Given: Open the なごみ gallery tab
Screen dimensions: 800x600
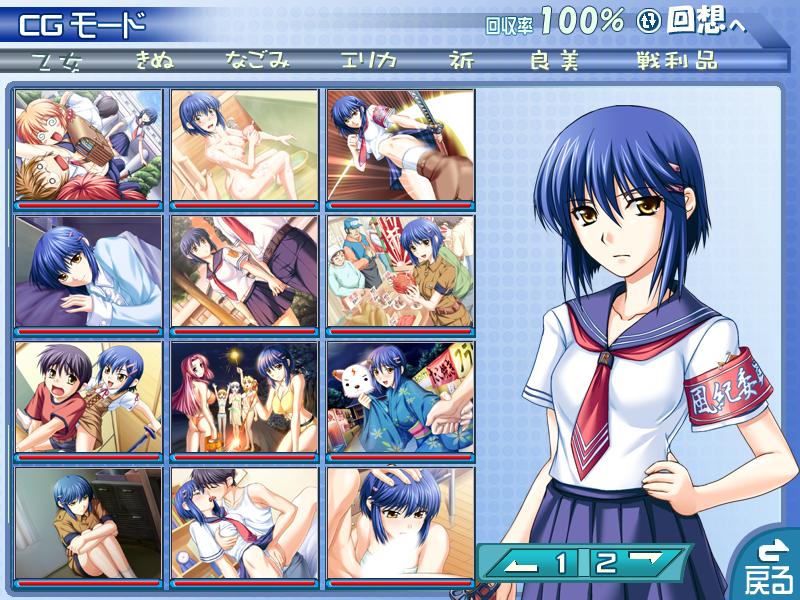Looking at the screenshot, I should (257, 60).
